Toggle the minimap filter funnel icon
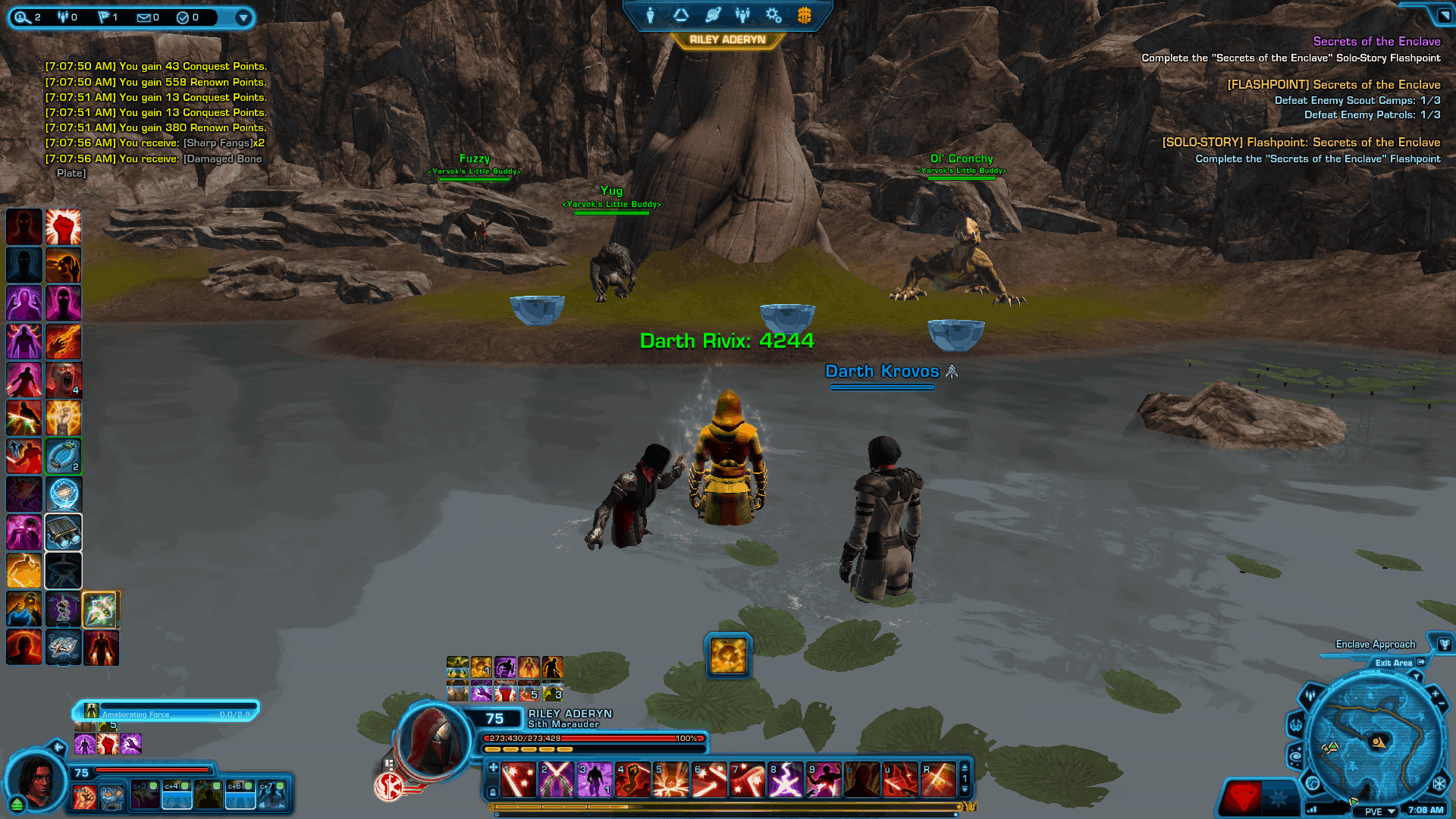1456x819 pixels. [x=1417, y=676]
